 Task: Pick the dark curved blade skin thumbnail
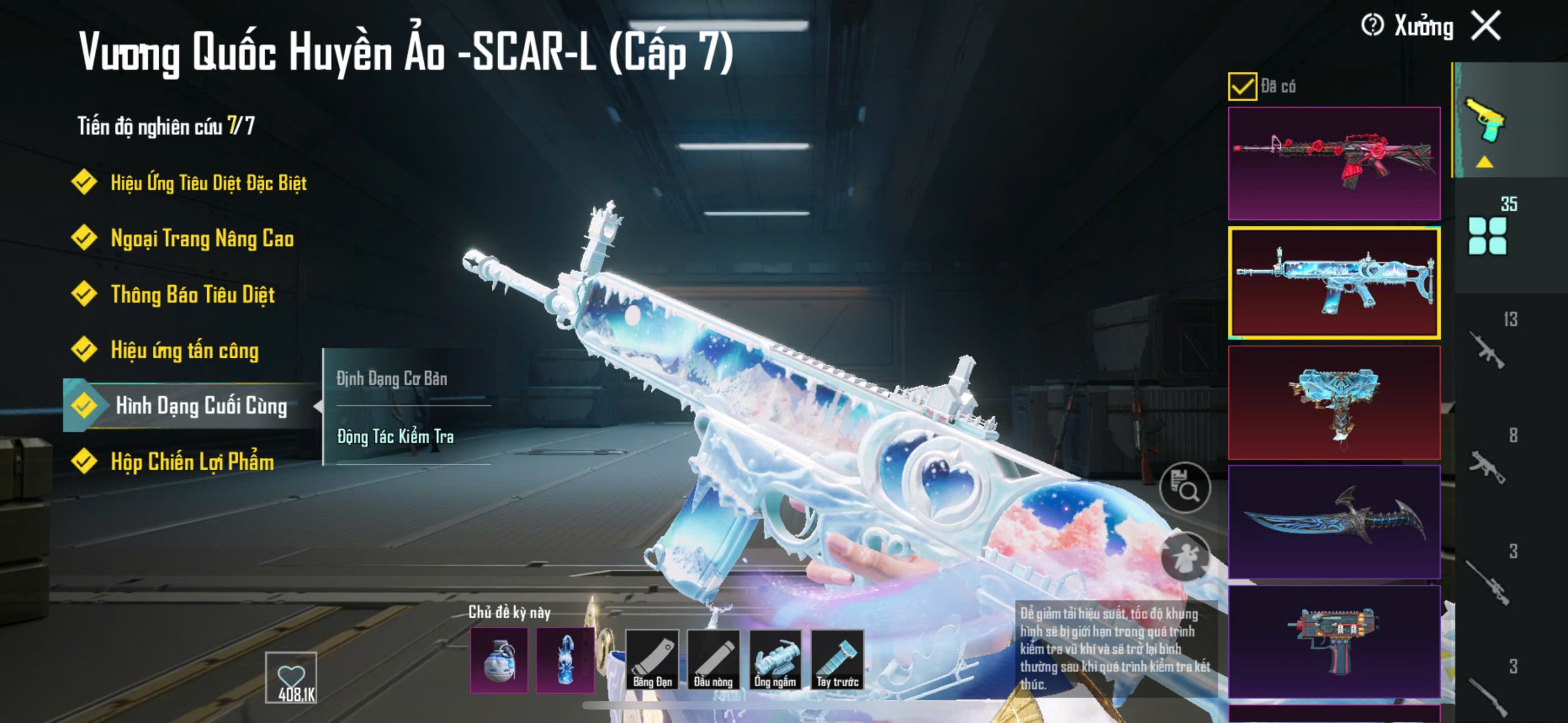coord(1334,521)
